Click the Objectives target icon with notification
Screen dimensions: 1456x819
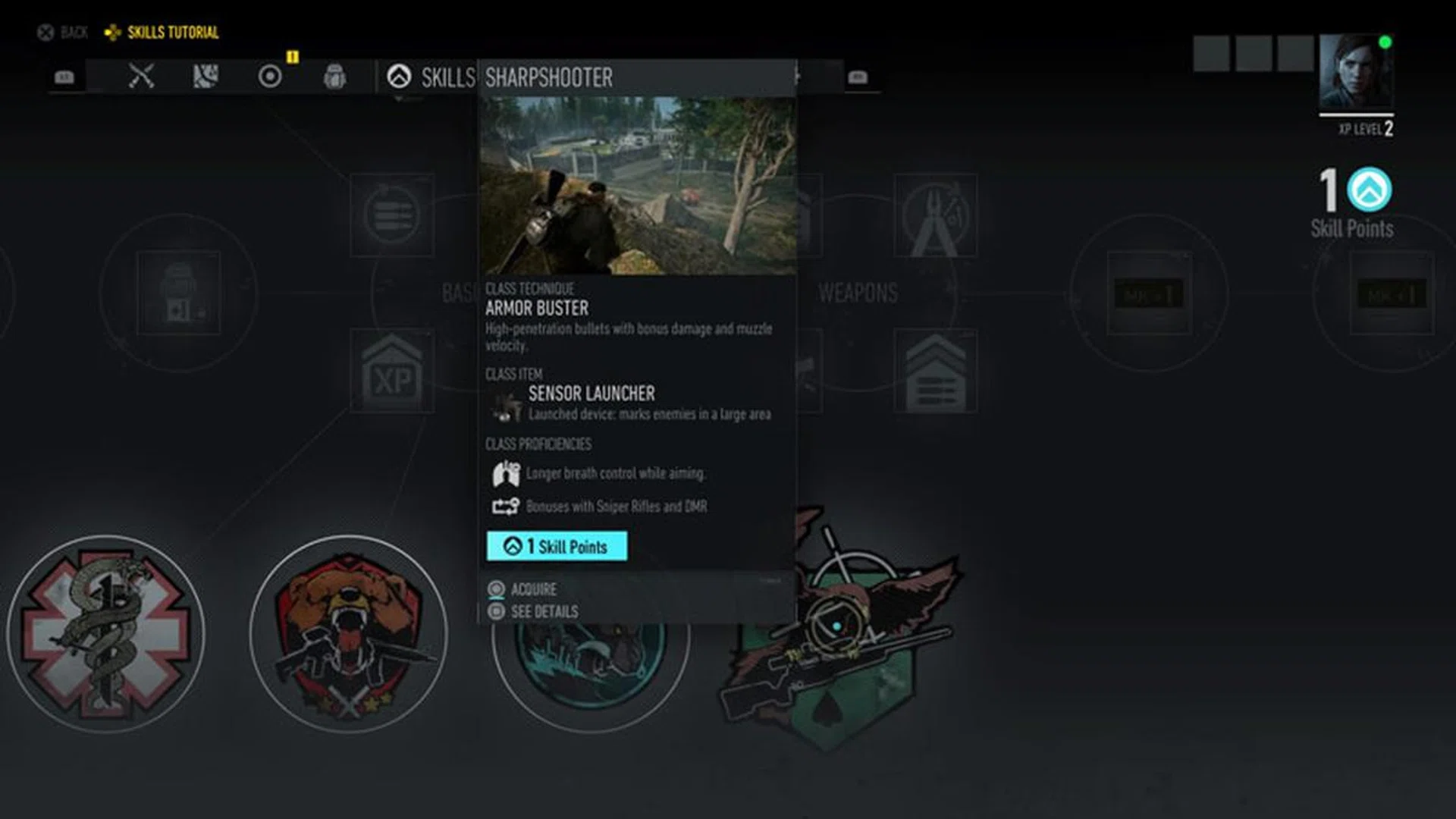click(x=269, y=75)
